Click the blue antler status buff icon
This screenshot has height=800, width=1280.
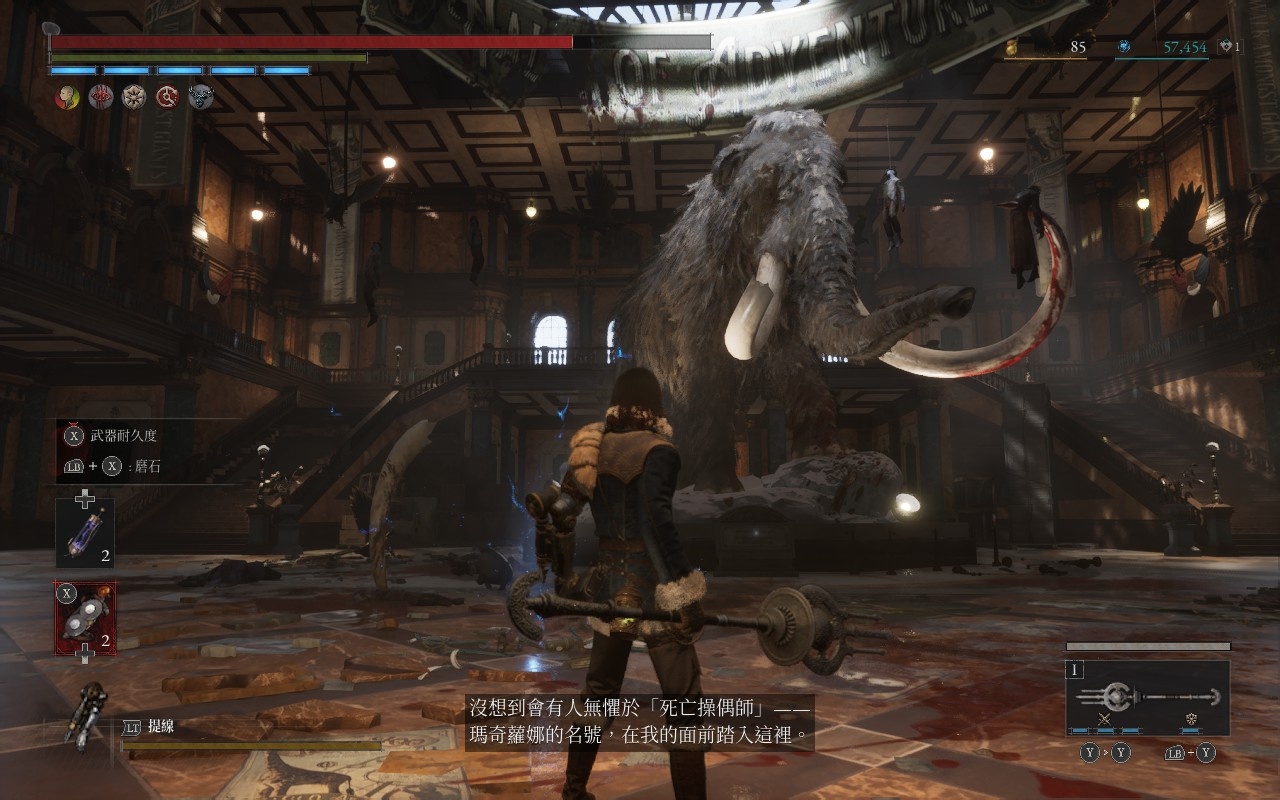pyautogui.click(x=200, y=97)
